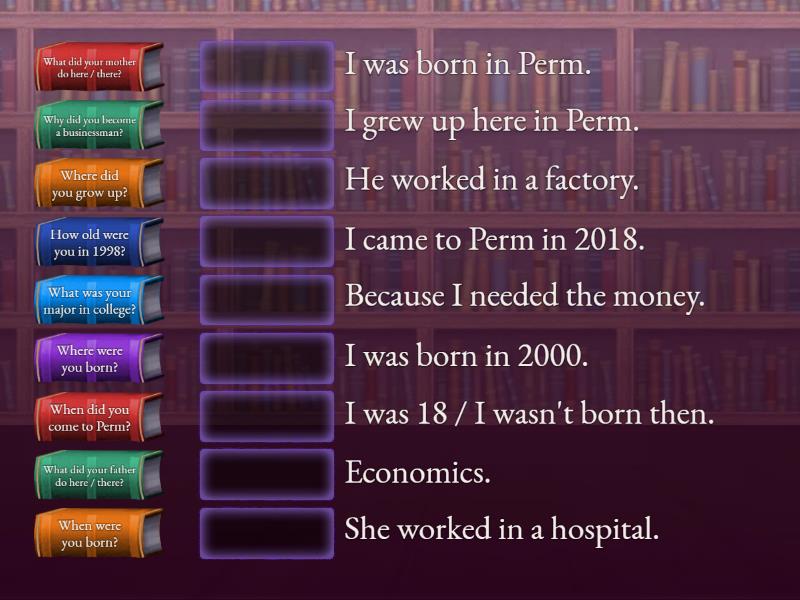The width and height of the screenshot is (800, 600).
Task: Select the slot for 'I came to Perm in 2018.'
Action: click(267, 241)
